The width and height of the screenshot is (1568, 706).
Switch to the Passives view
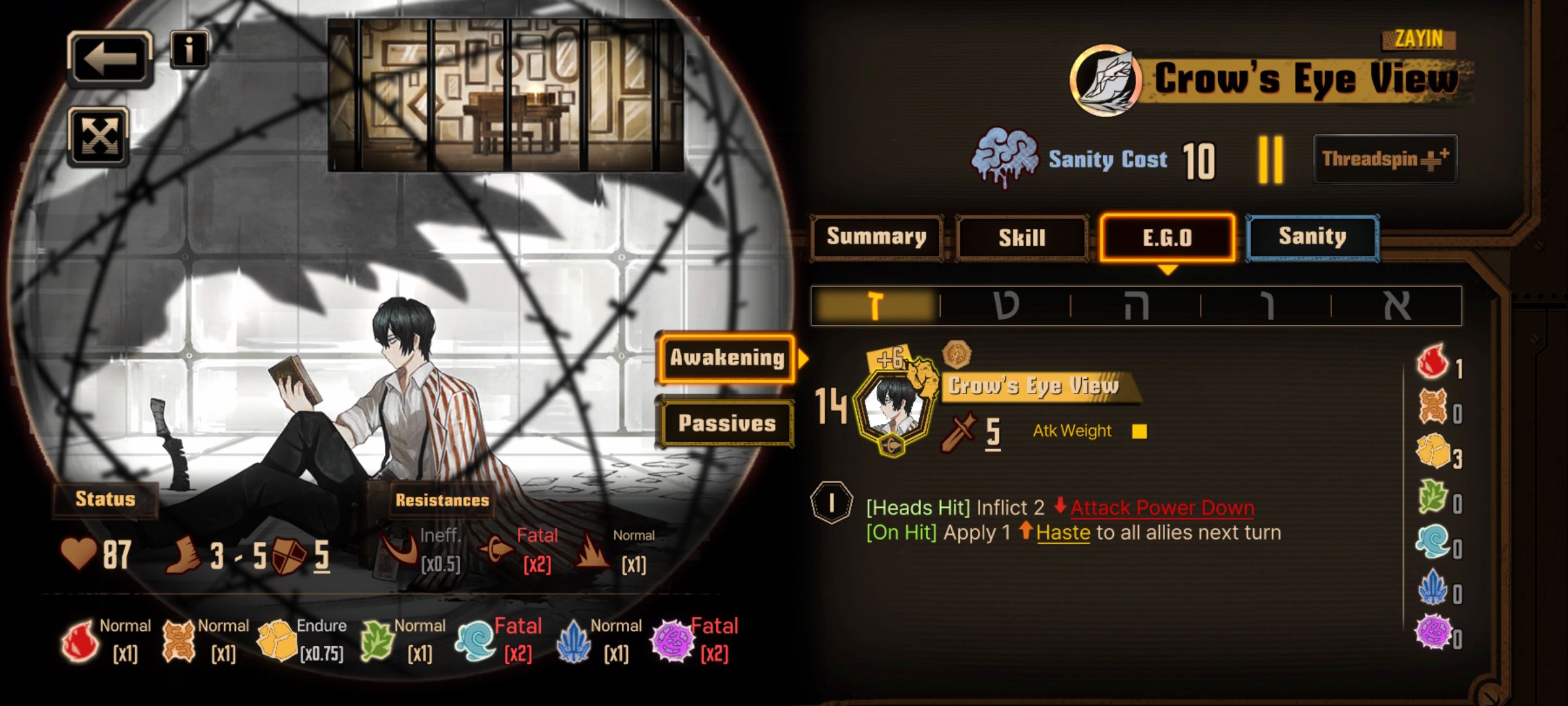coord(727,423)
